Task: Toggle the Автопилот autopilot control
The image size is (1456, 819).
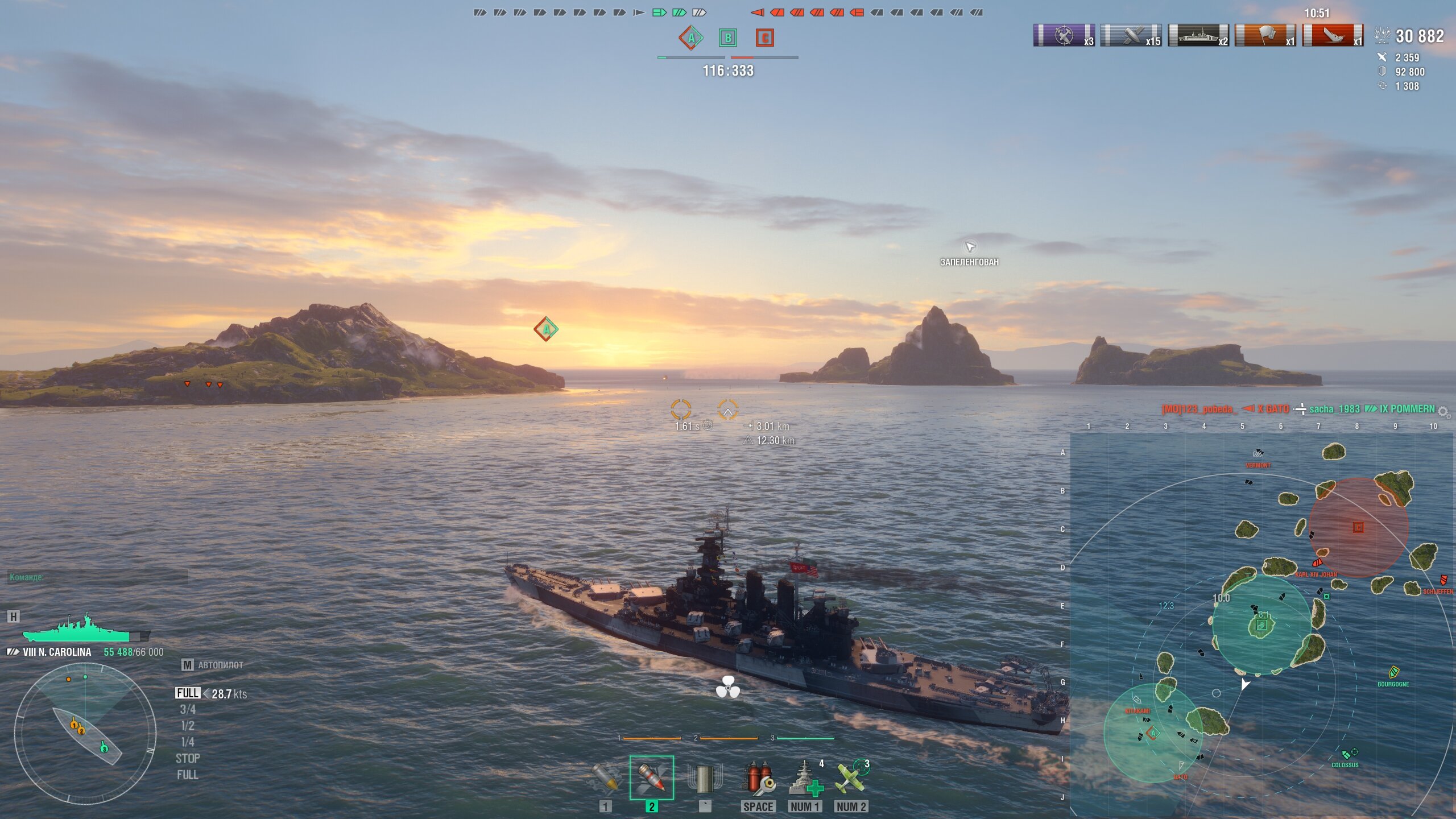Action: pyautogui.click(x=213, y=665)
